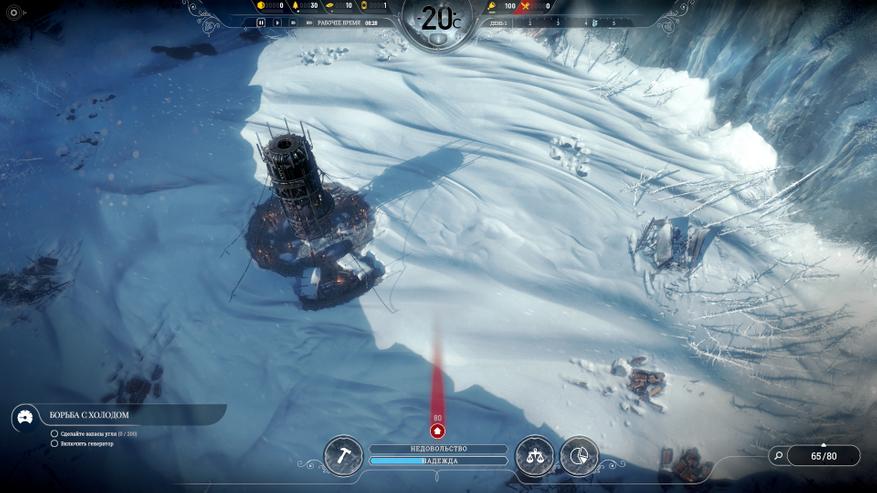Select the coal stockpile objective line
Viewport: 877px width, 493px height.
coord(96,433)
